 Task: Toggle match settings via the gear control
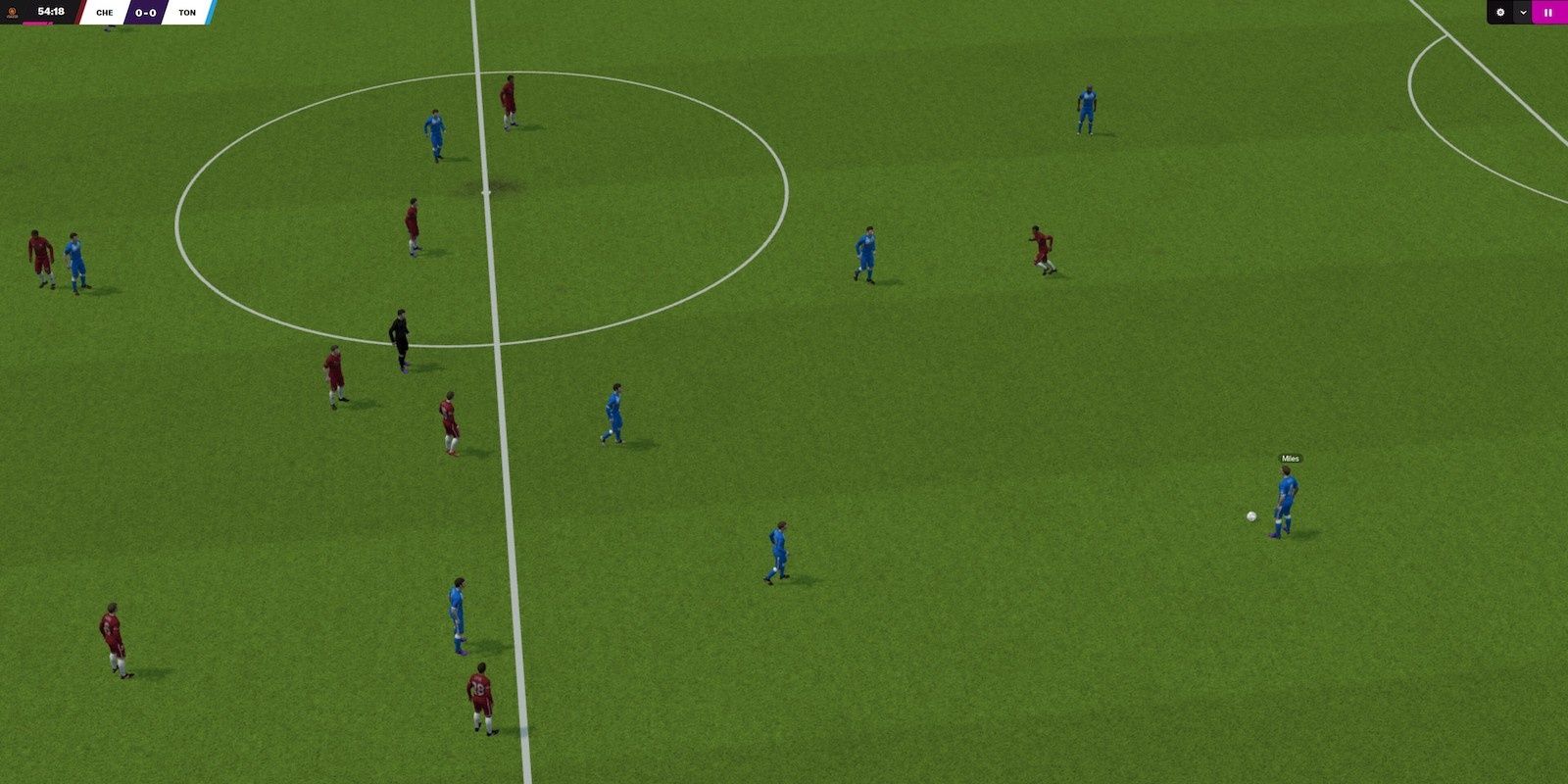click(x=1500, y=12)
